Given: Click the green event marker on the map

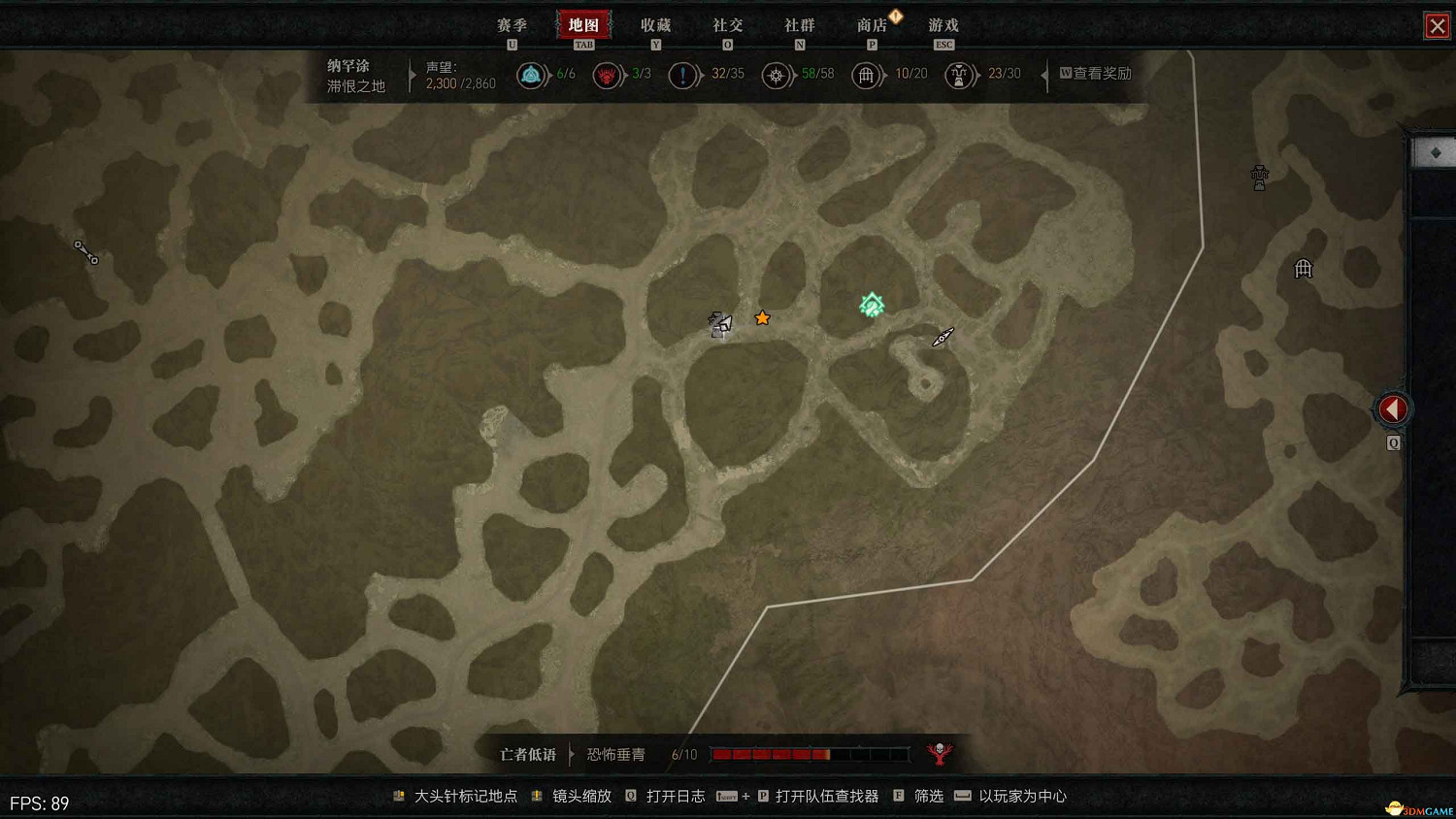Looking at the screenshot, I should click(x=871, y=305).
